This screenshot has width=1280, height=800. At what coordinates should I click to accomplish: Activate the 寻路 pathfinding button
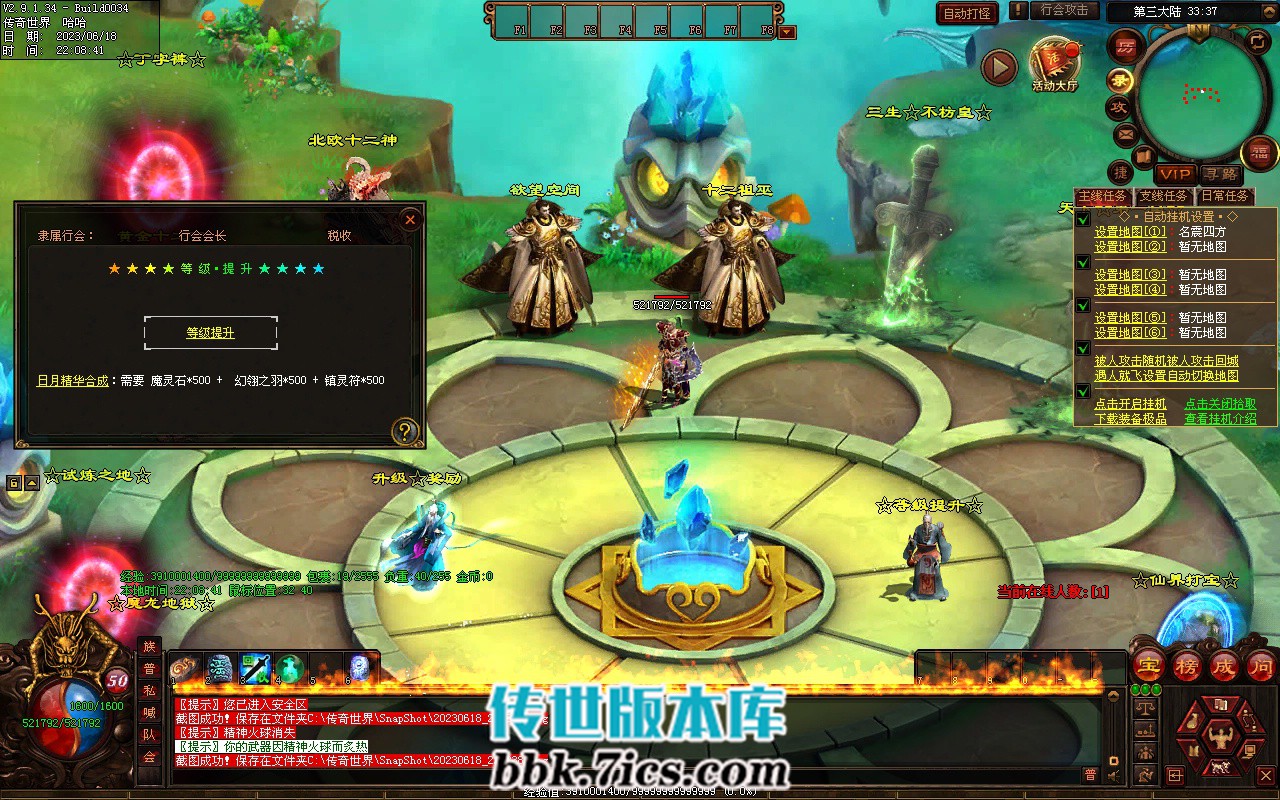pyautogui.click(x=1219, y=175)
